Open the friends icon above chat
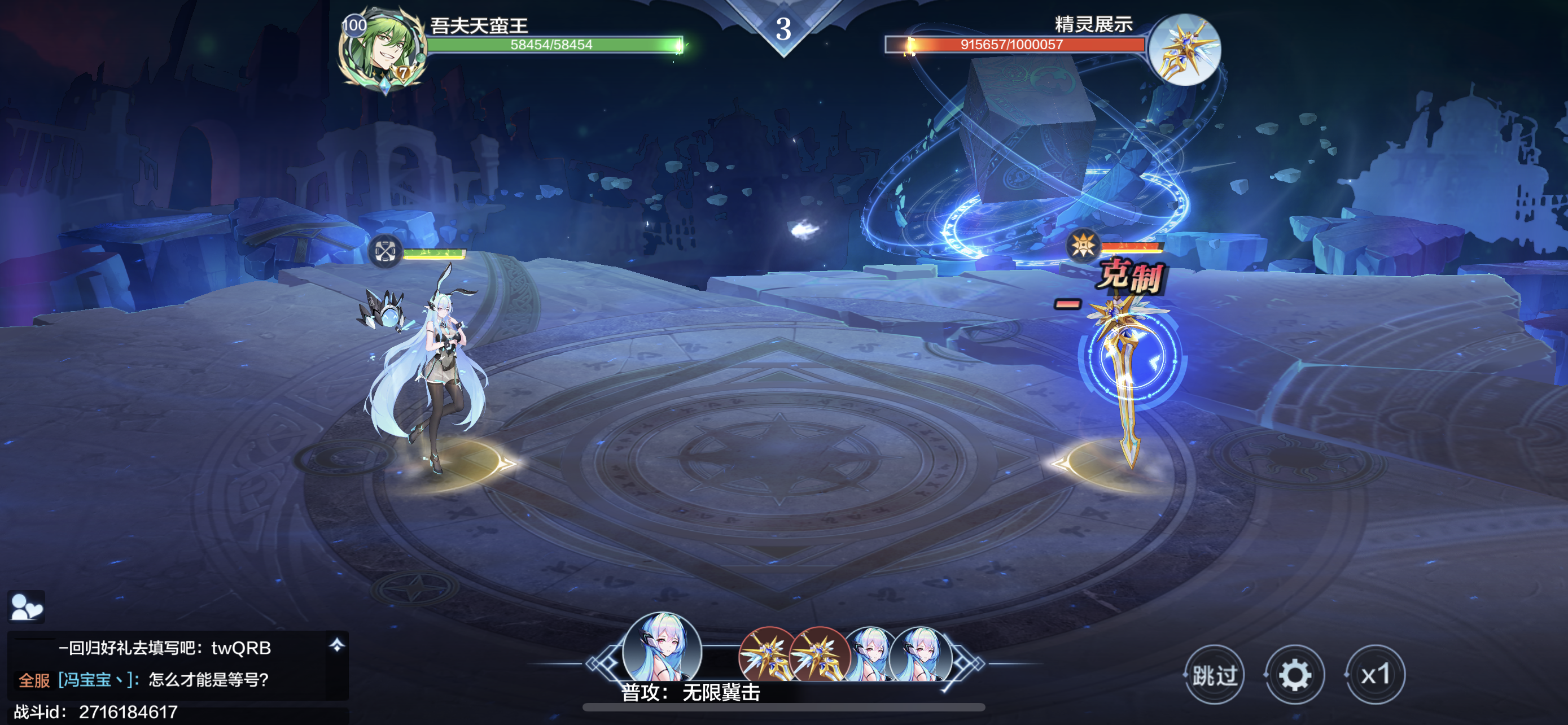Screen dimensions: 1568x725 (x=26, y=606)
